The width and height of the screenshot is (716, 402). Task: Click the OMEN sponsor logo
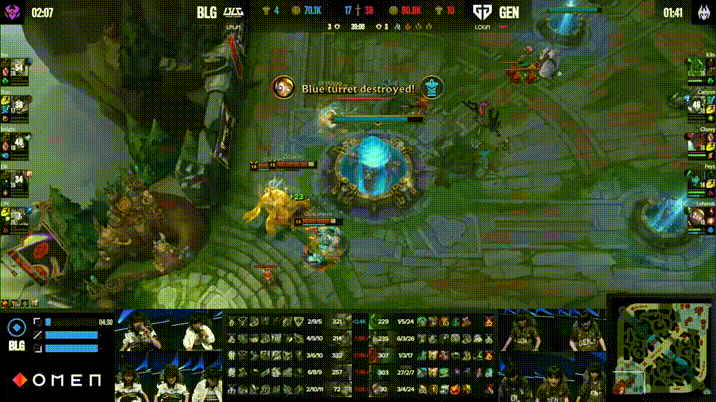[57, 381]
